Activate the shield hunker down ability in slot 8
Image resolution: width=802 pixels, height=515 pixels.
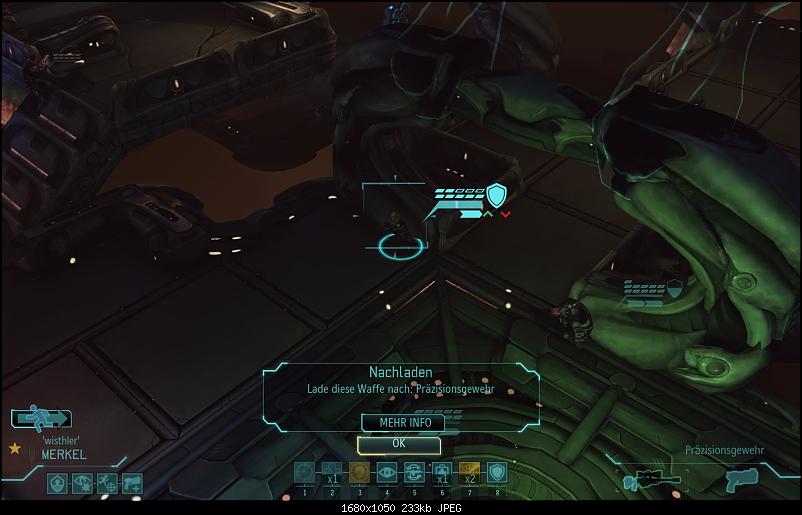click(496, 473)
